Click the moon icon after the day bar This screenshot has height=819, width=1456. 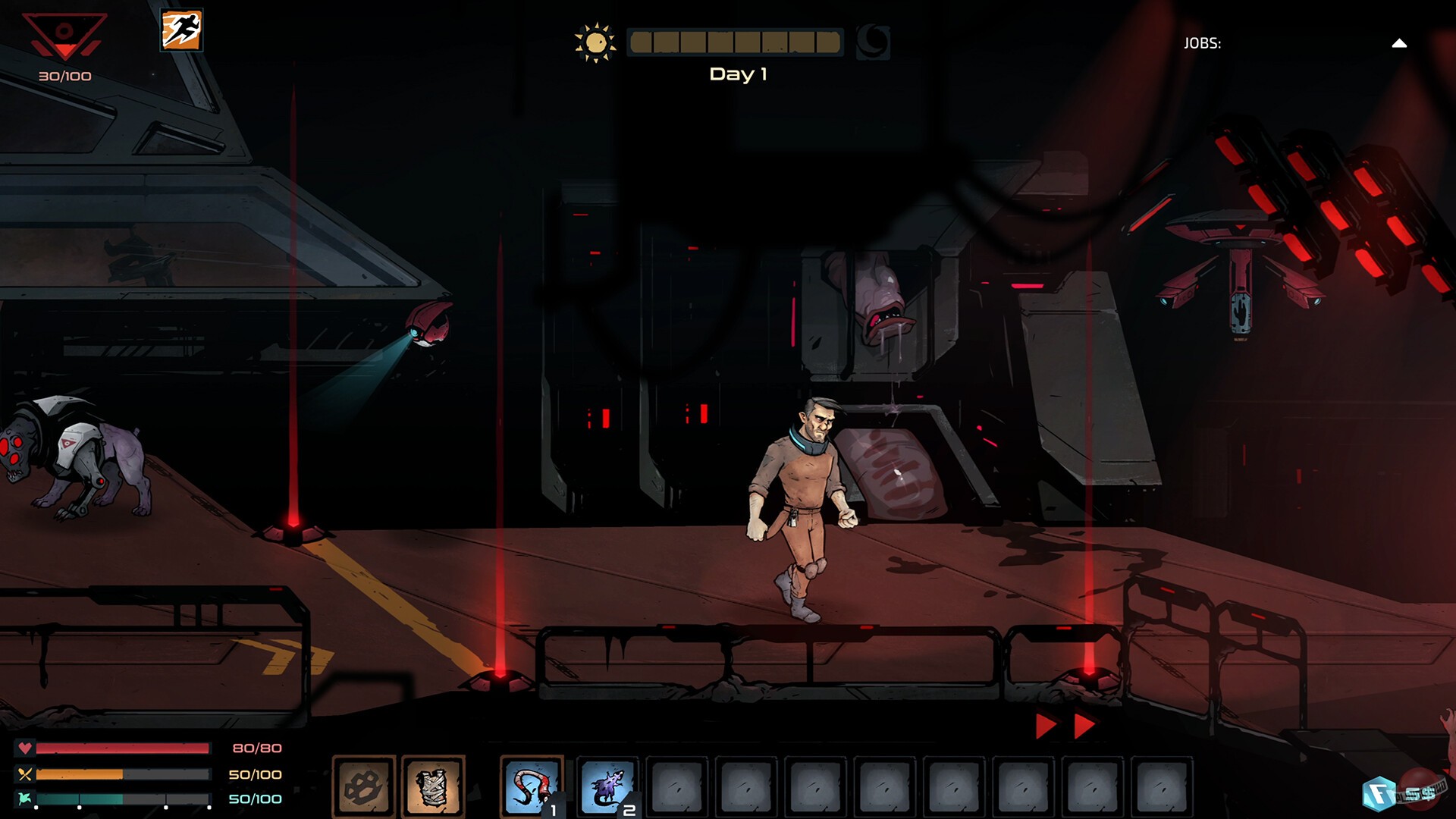click(x=874, y=42)
